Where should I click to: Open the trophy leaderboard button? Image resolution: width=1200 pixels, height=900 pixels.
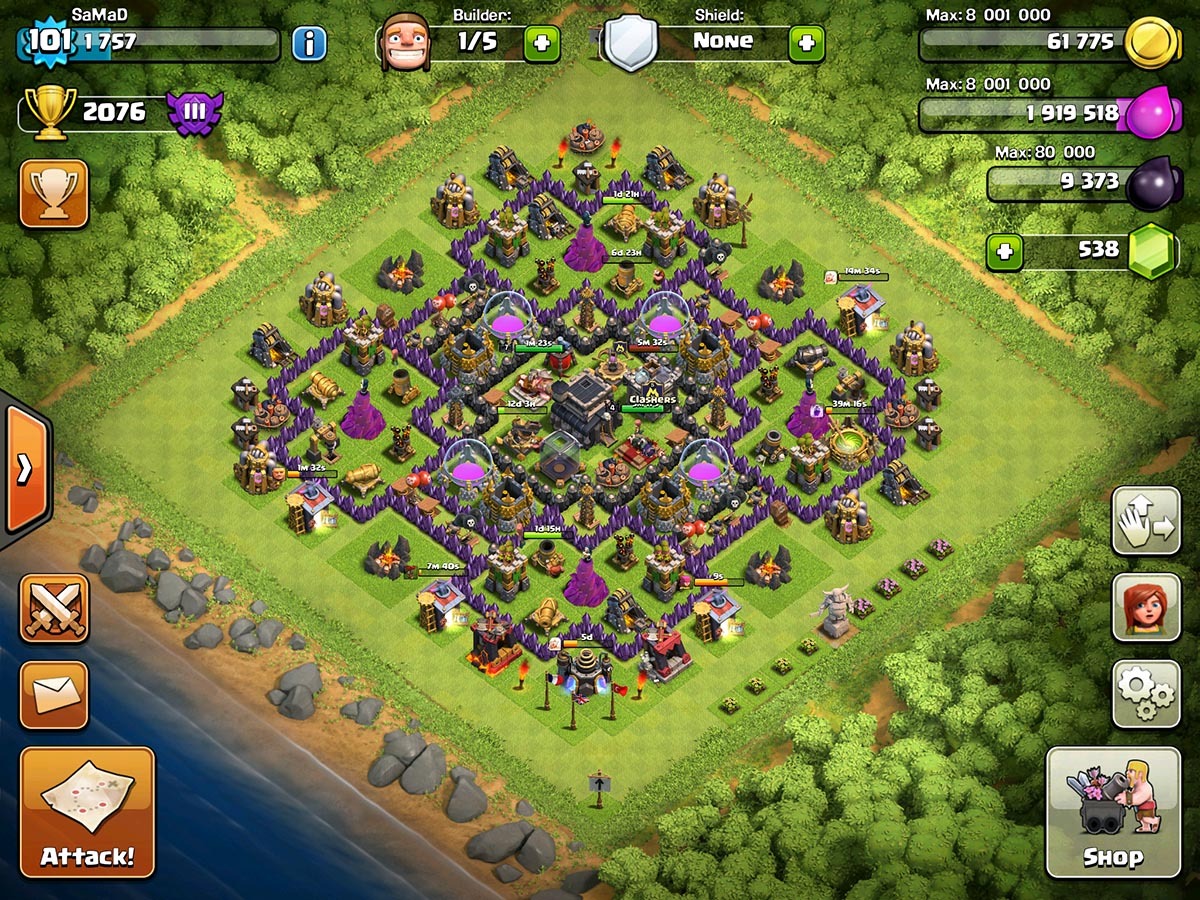[54, 193]
